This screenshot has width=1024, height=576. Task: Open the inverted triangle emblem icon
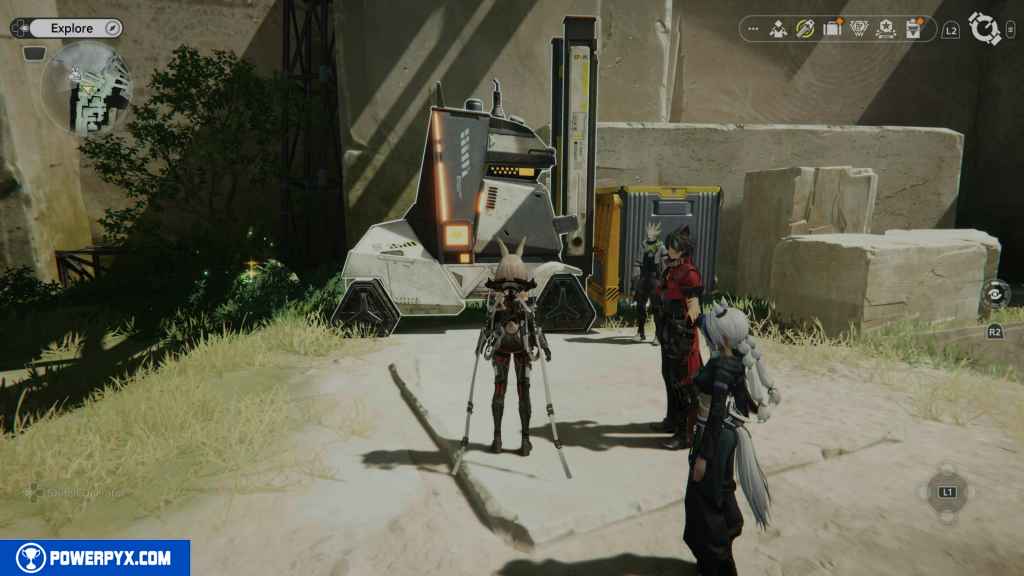click(859, 29)
